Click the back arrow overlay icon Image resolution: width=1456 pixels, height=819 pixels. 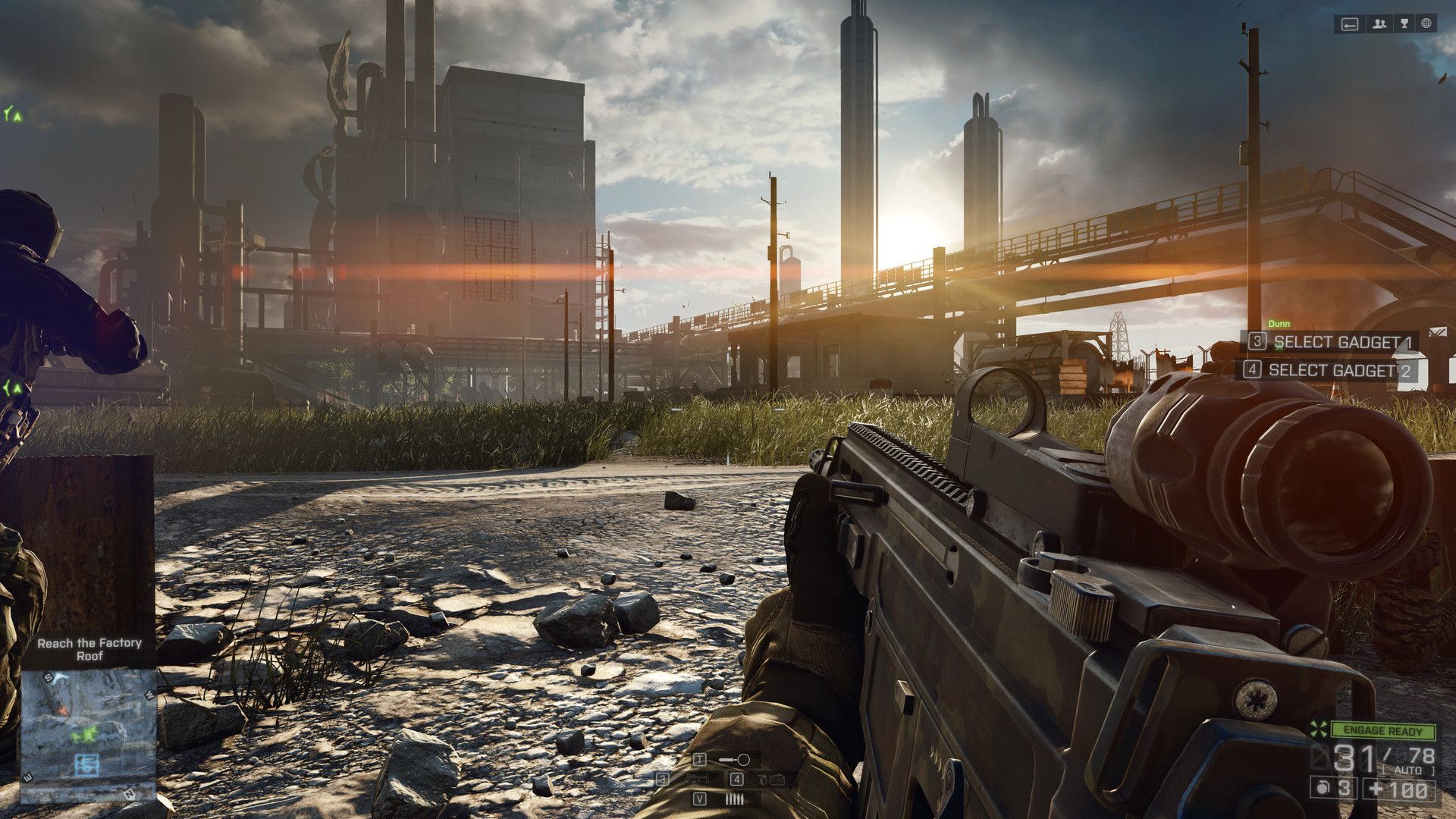coord(1350,24)
